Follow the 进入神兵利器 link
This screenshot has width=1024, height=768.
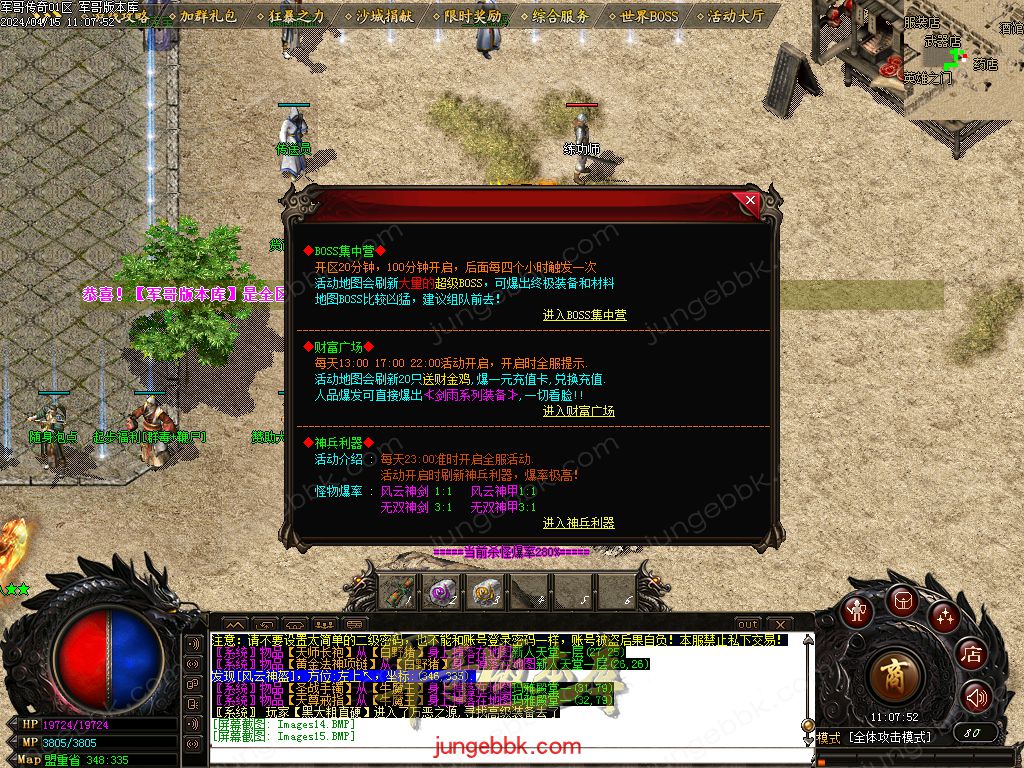point(578,523)
